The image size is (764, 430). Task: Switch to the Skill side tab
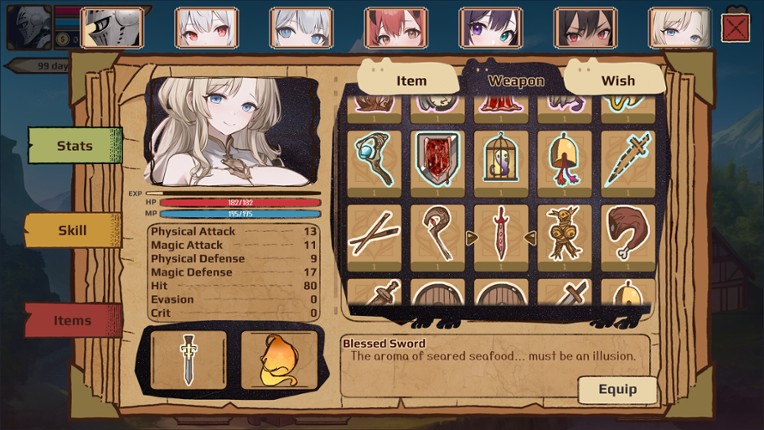[72, 230]
